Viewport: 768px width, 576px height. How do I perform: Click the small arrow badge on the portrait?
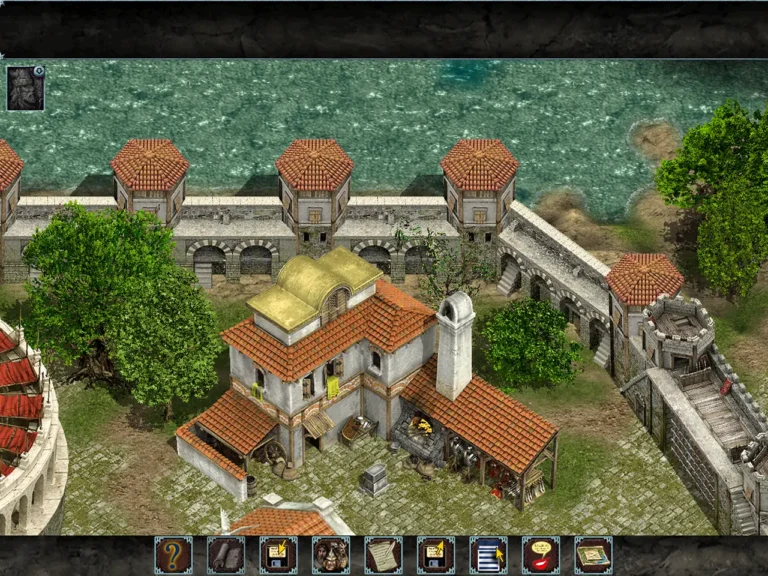pos(39,71)
